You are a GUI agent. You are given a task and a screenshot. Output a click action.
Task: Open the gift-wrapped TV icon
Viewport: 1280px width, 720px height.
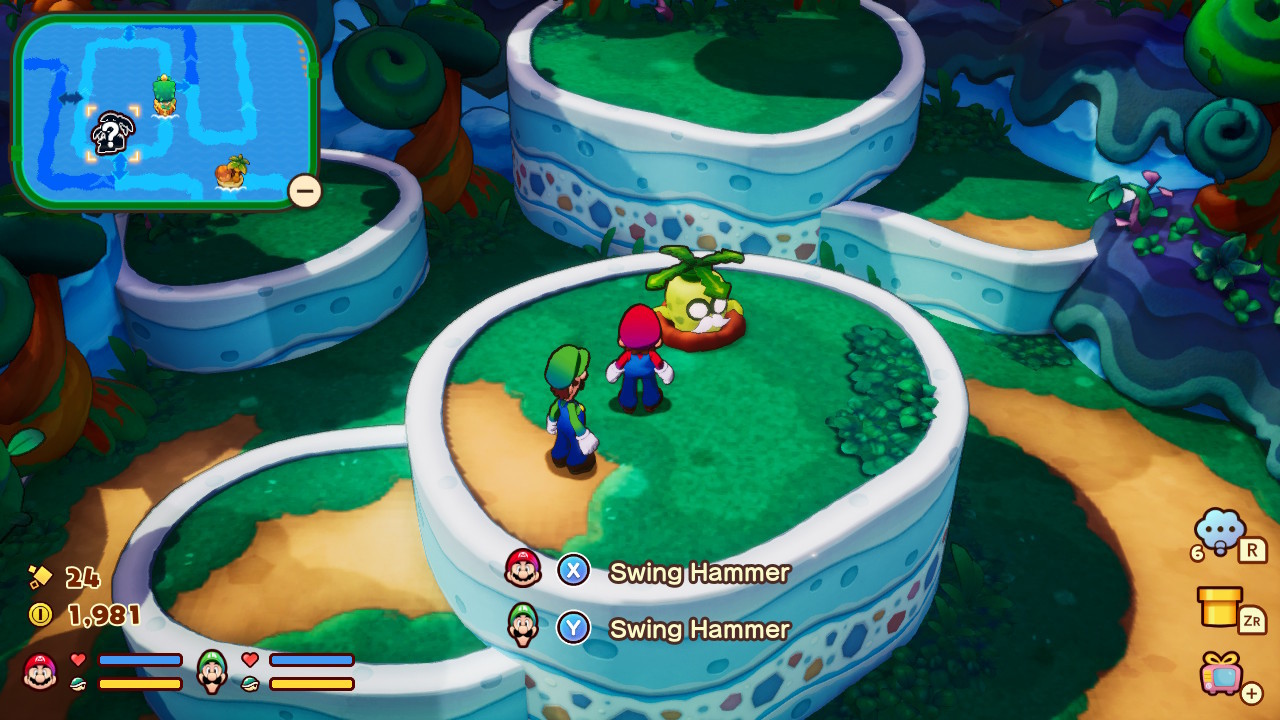coord(1220,678)
